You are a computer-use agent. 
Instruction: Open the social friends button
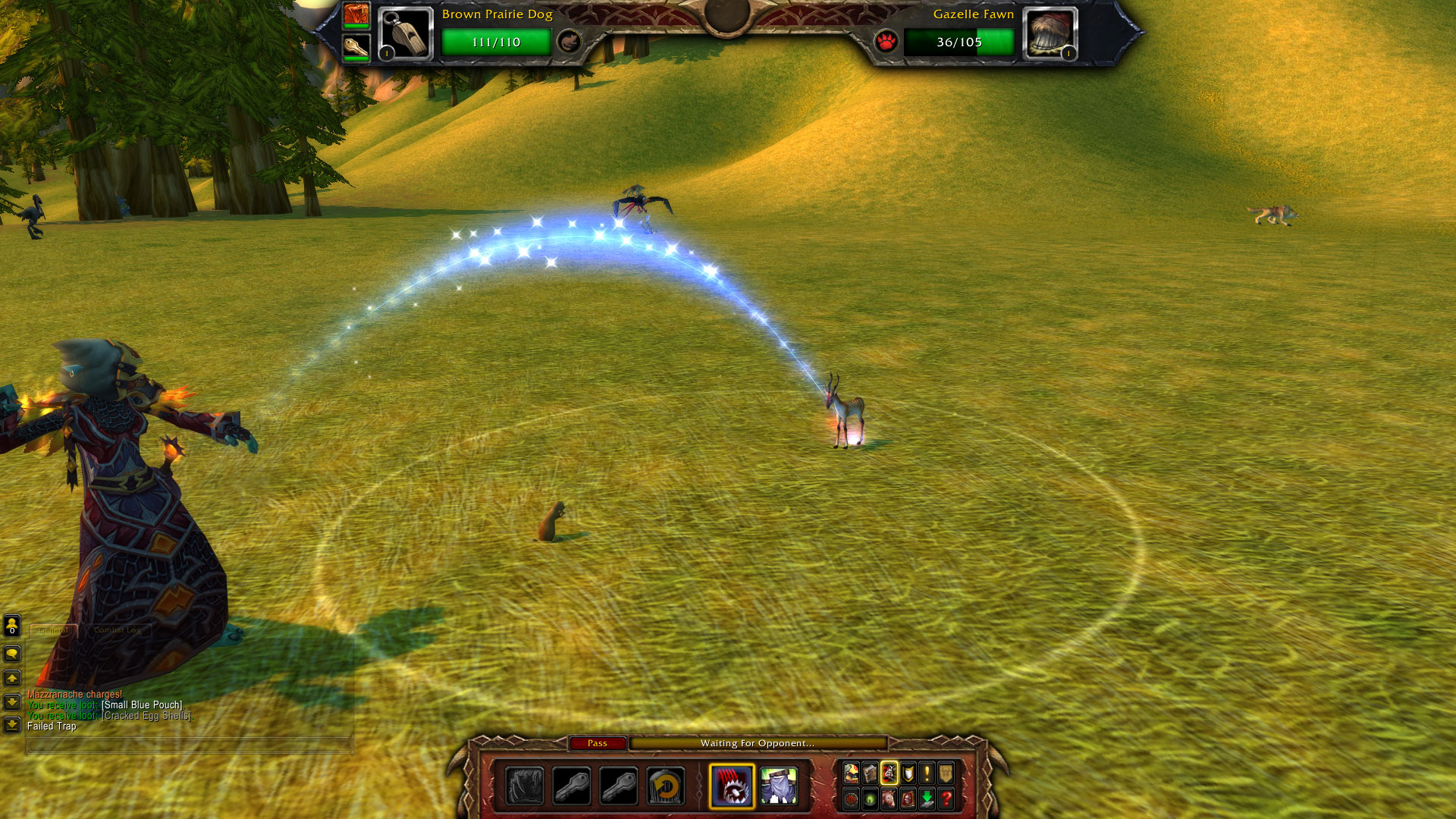click(x=12, y=626)
